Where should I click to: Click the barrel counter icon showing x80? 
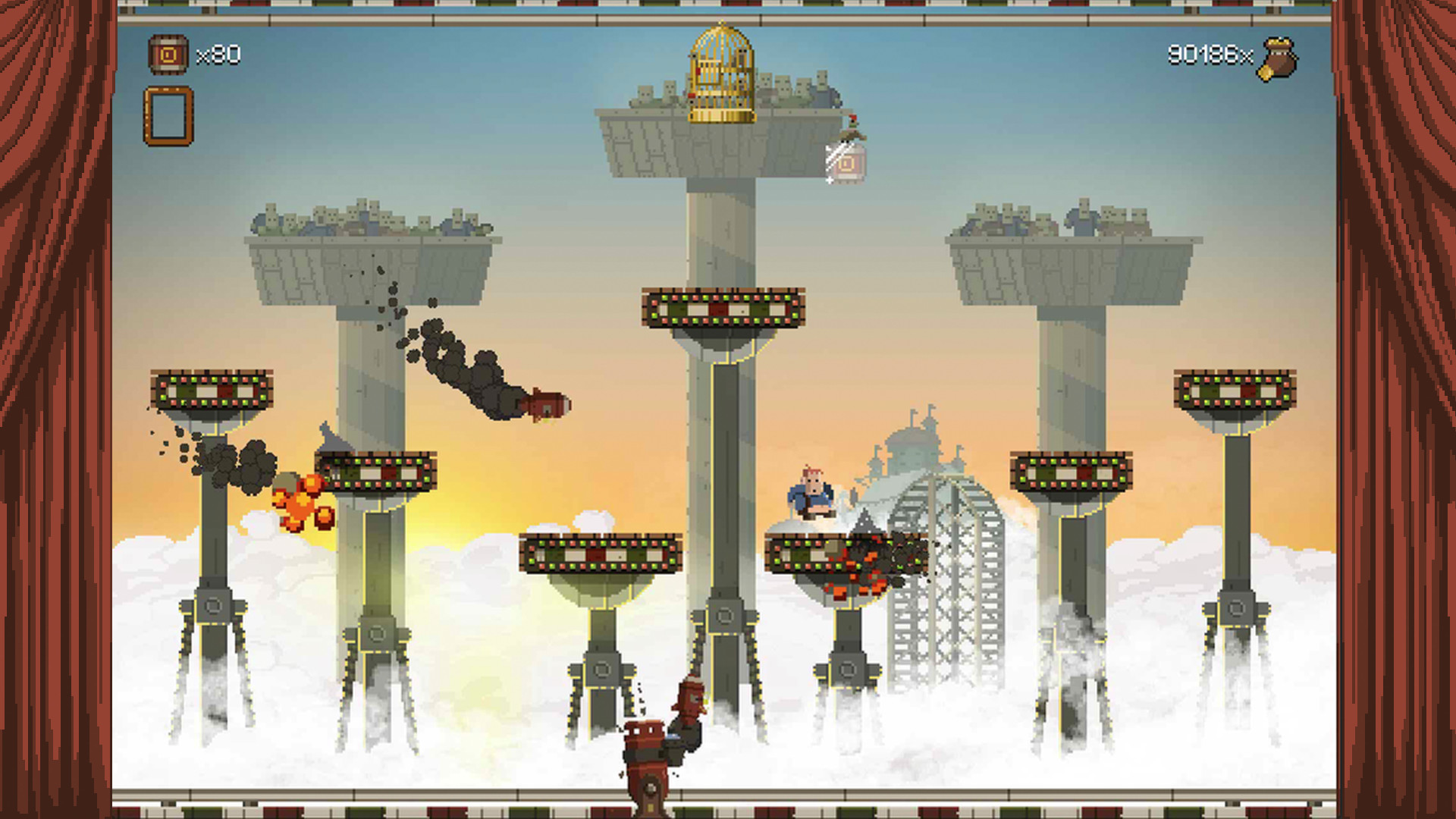coord(168,55)
